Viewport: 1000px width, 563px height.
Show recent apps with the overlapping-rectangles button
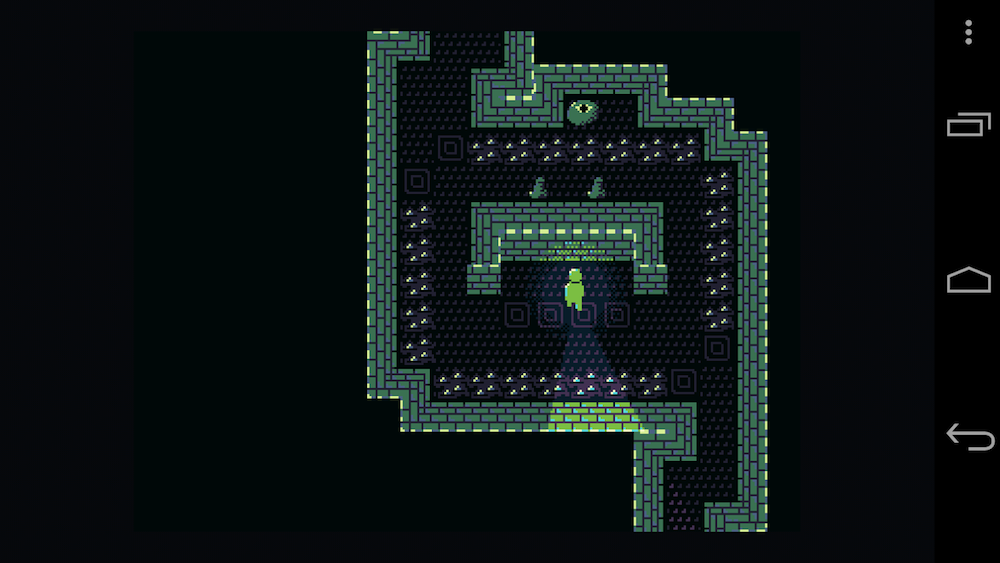pos(968,124)
